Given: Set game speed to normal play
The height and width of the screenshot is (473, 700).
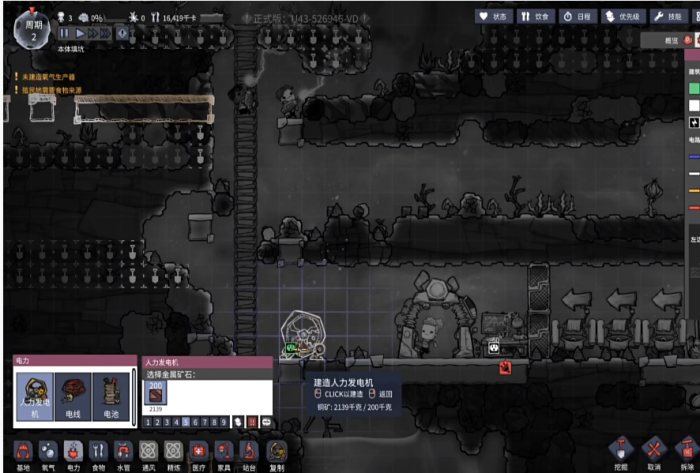Looking at the screenshot, I should tap(81, 33).
